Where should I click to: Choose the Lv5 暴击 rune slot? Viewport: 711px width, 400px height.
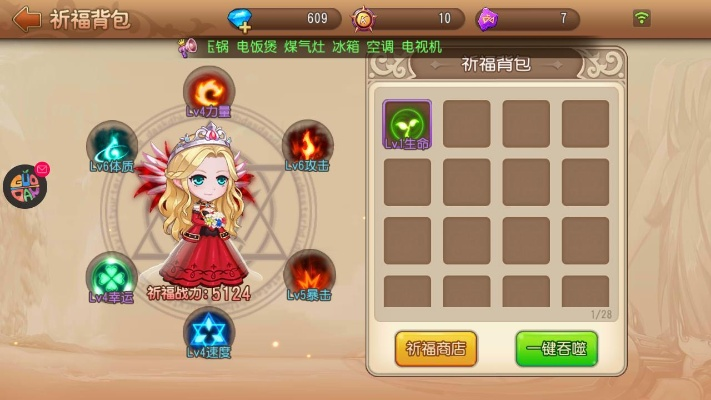(x=308, y=273)
